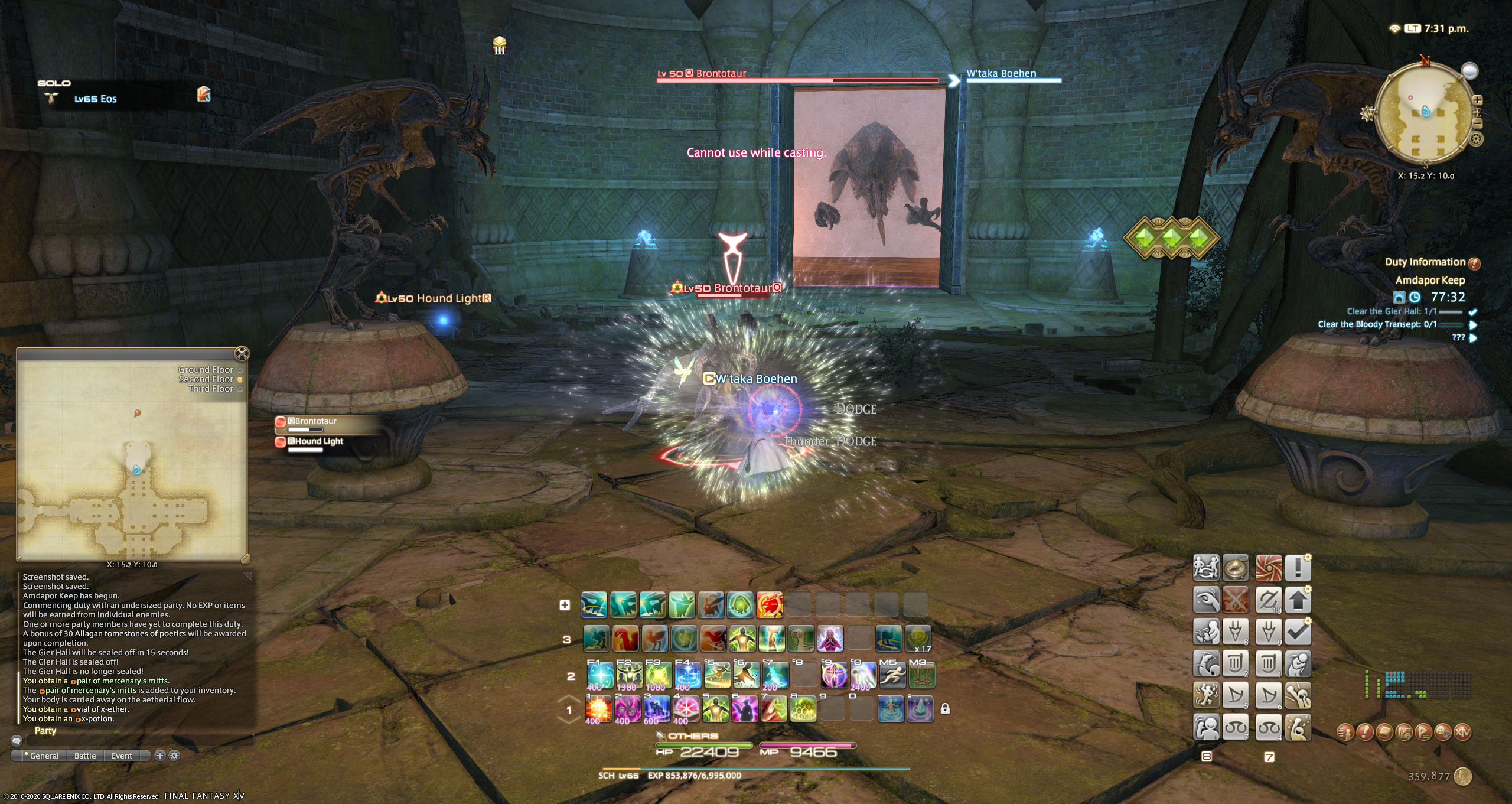Use the Gysahl Greens item stack
The height and width of the screenshot is (804, 1512).
(918, 639)
